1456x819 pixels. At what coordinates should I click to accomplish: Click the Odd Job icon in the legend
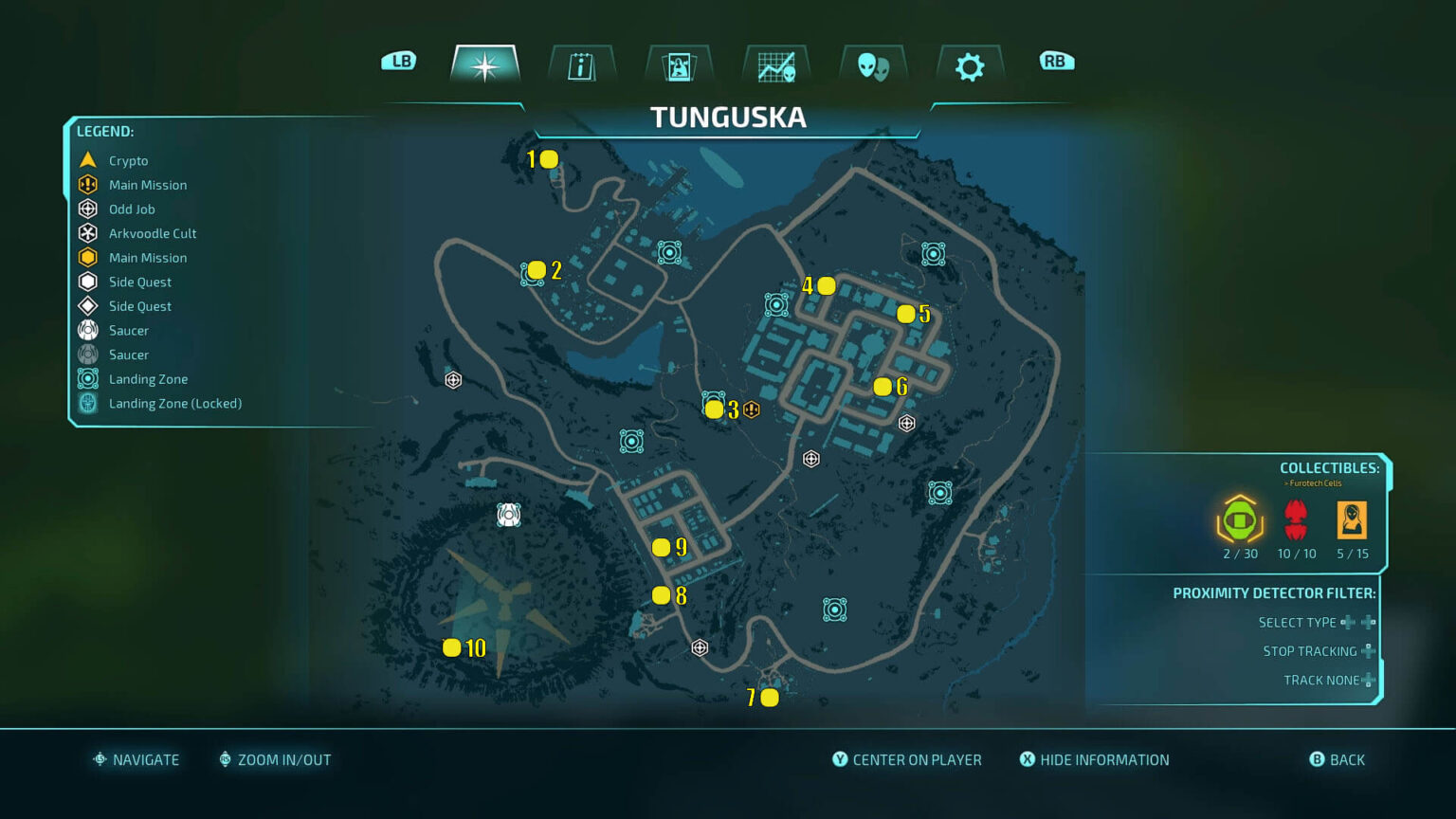point(86,209)
